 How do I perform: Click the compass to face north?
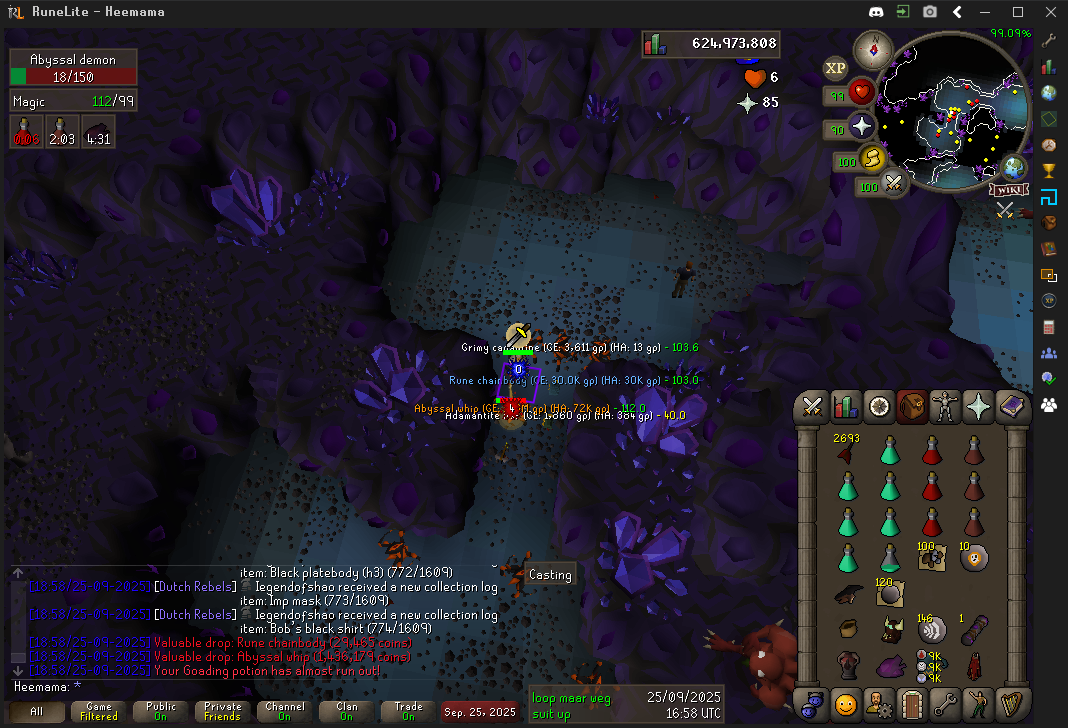click(873, 47)
